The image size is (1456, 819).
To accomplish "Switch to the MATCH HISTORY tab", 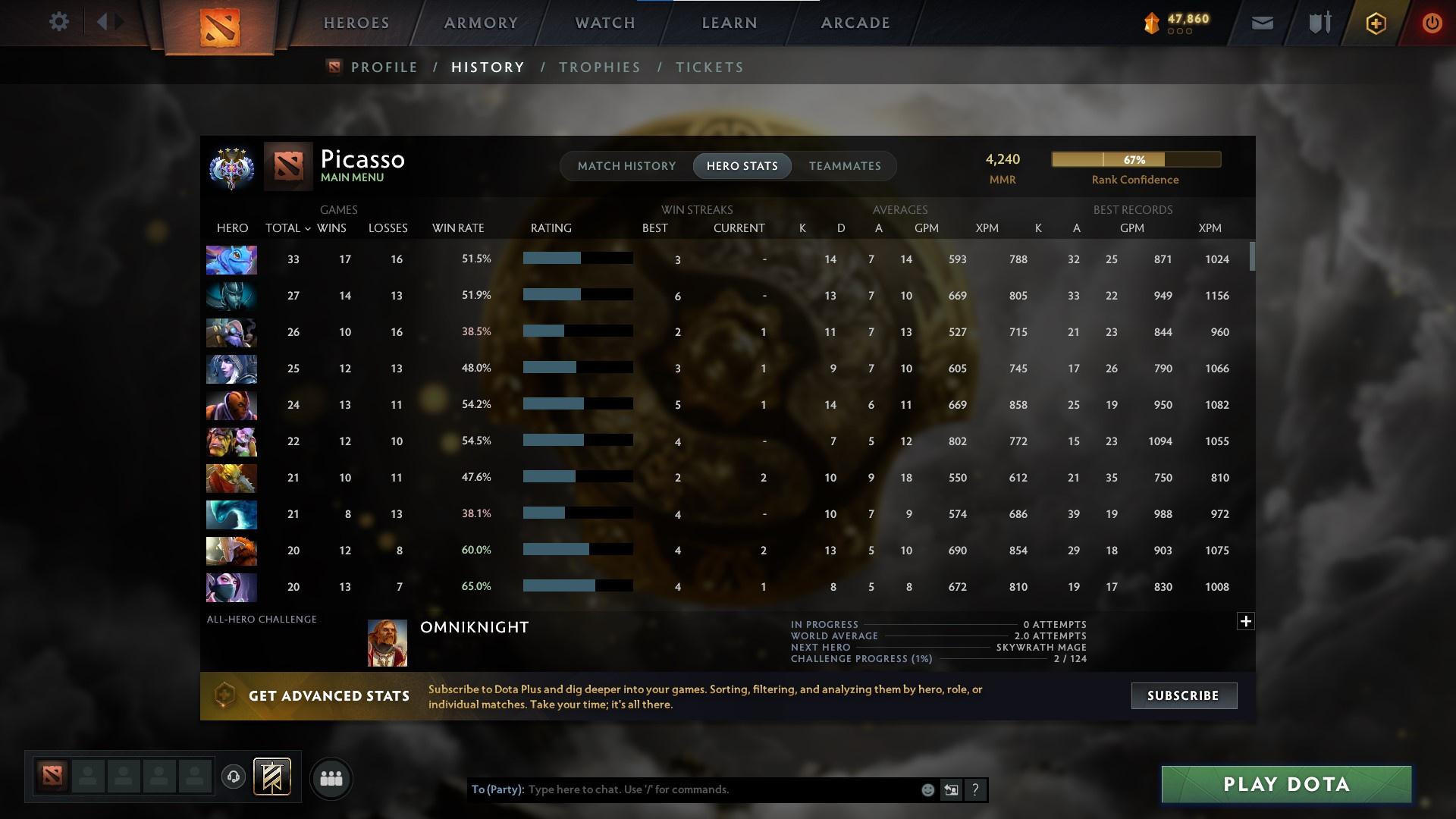I will coord(626,165).
